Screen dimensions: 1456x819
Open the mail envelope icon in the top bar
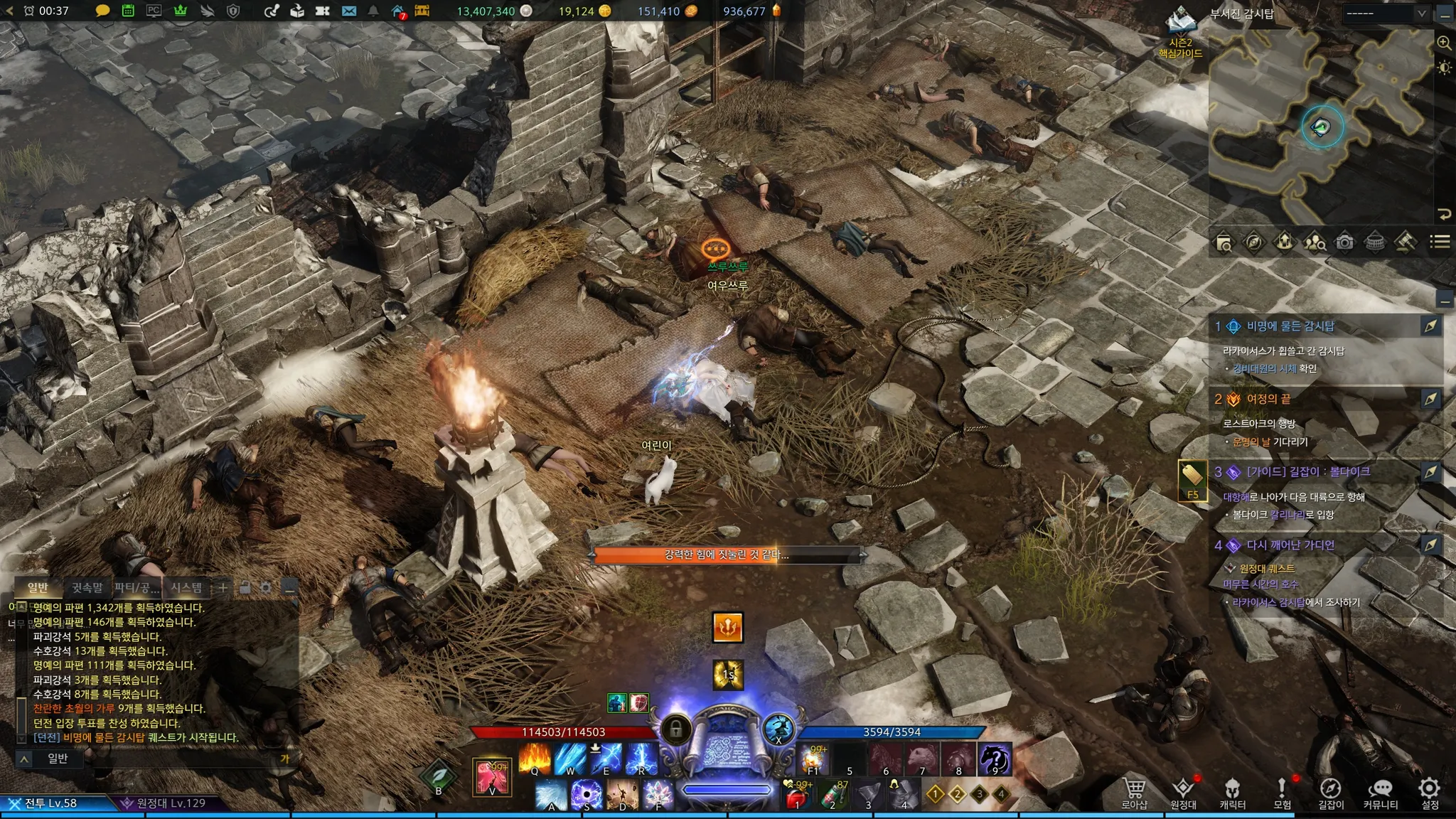click(349, 11)
